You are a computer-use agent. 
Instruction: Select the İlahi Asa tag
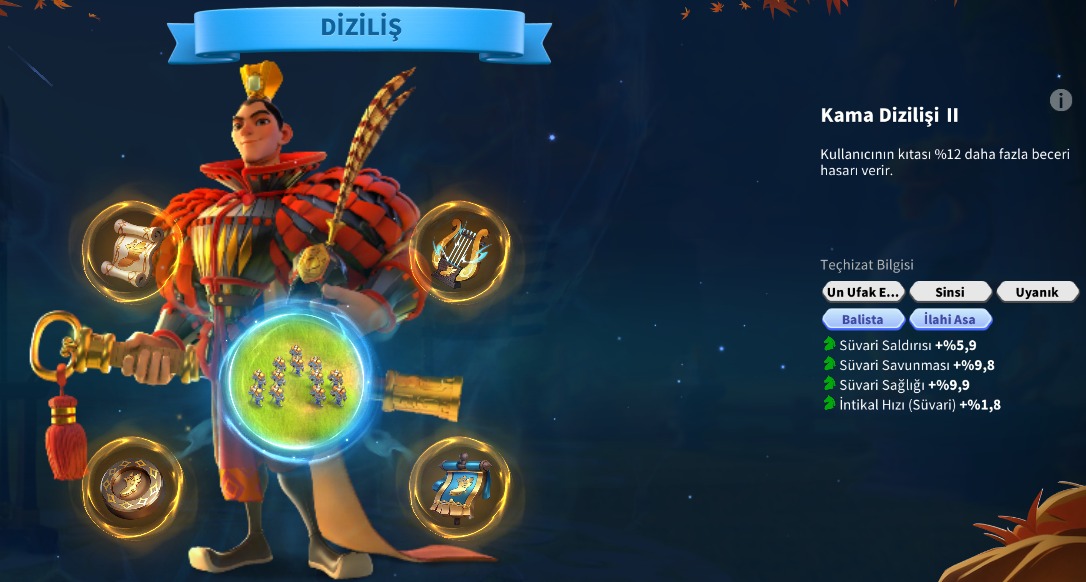(950, 319)
